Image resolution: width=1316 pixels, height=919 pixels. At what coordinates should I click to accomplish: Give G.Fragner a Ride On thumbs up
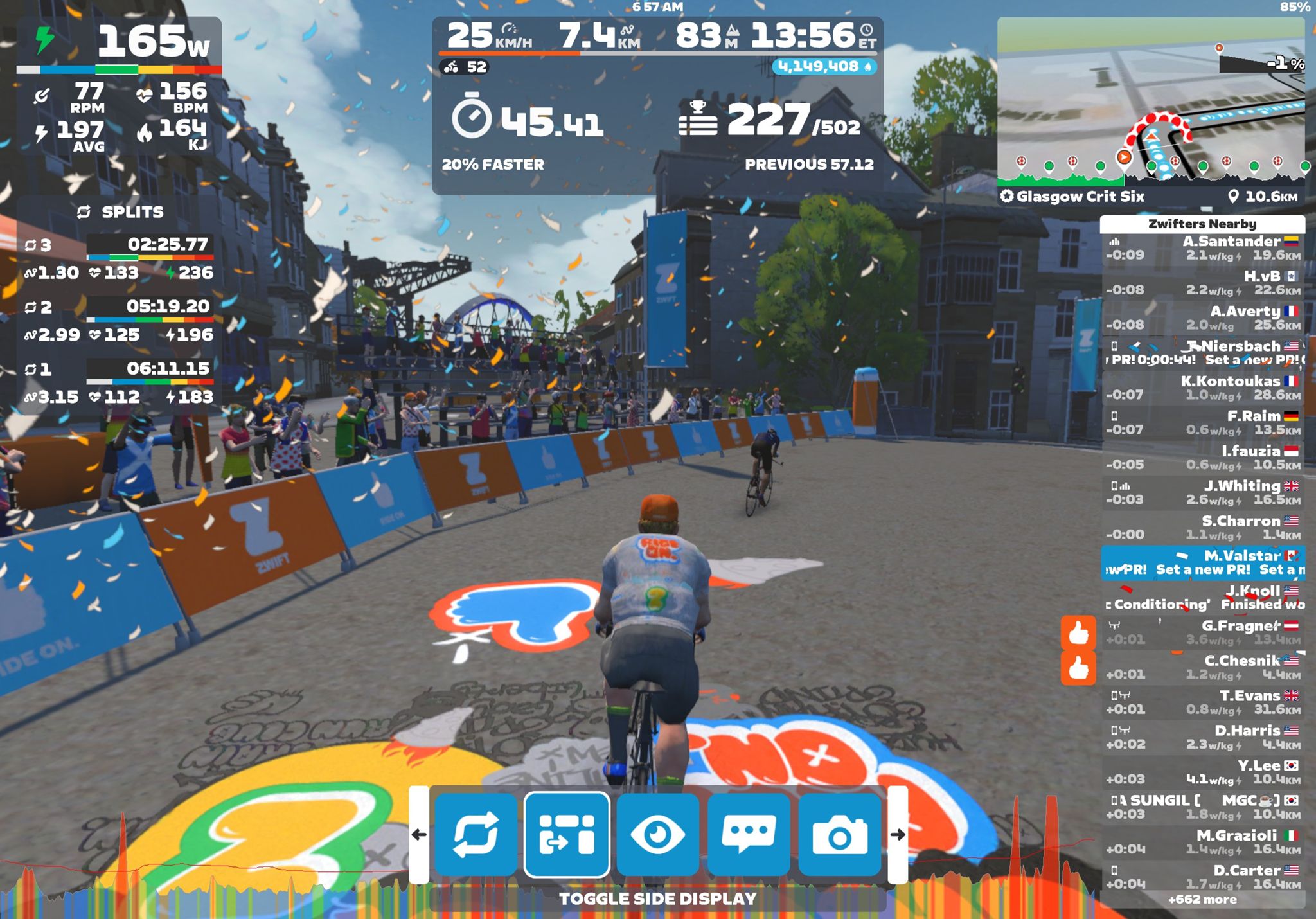tap(1078, 633)
